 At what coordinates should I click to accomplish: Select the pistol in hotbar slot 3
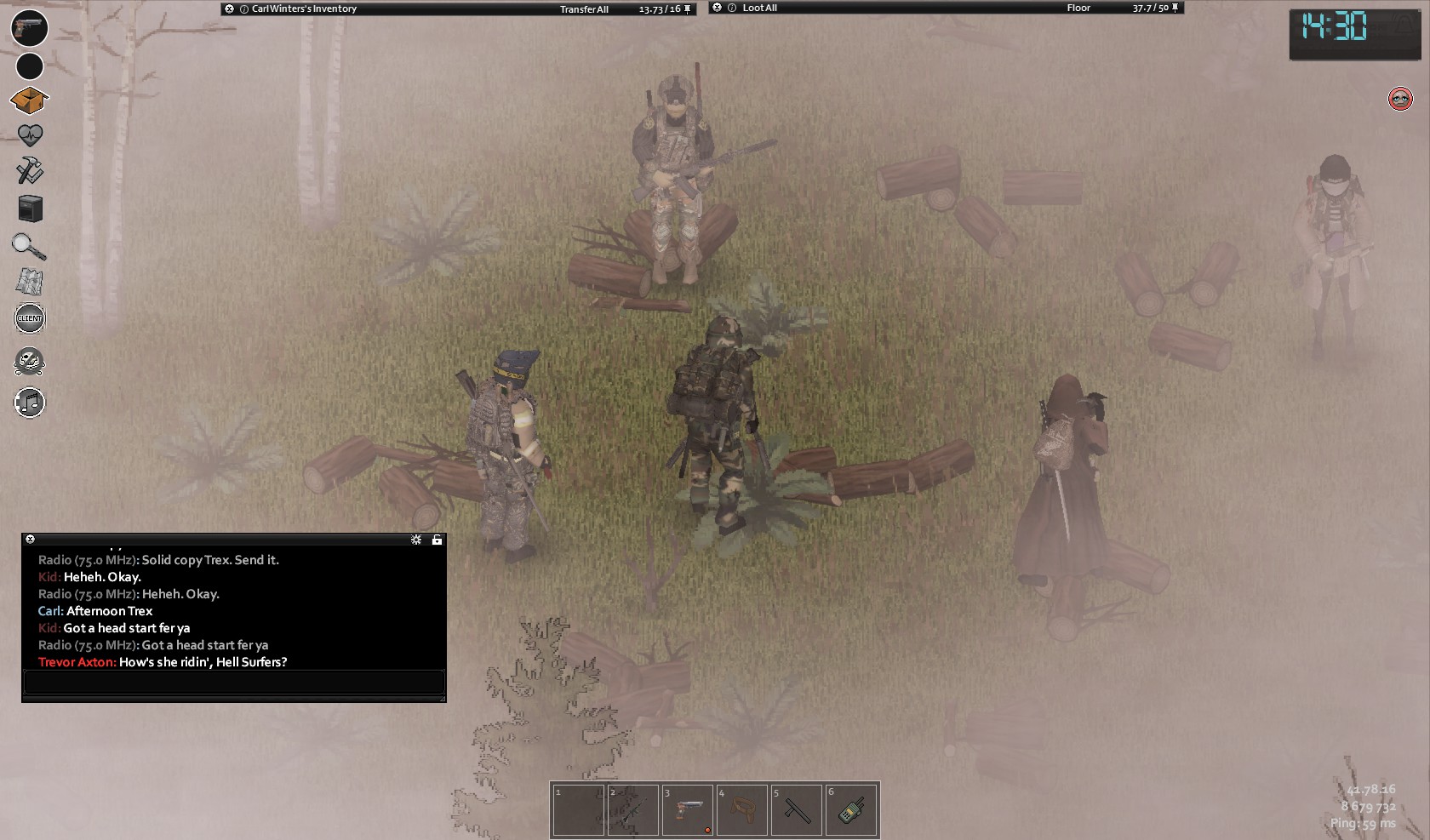point(688,810)
